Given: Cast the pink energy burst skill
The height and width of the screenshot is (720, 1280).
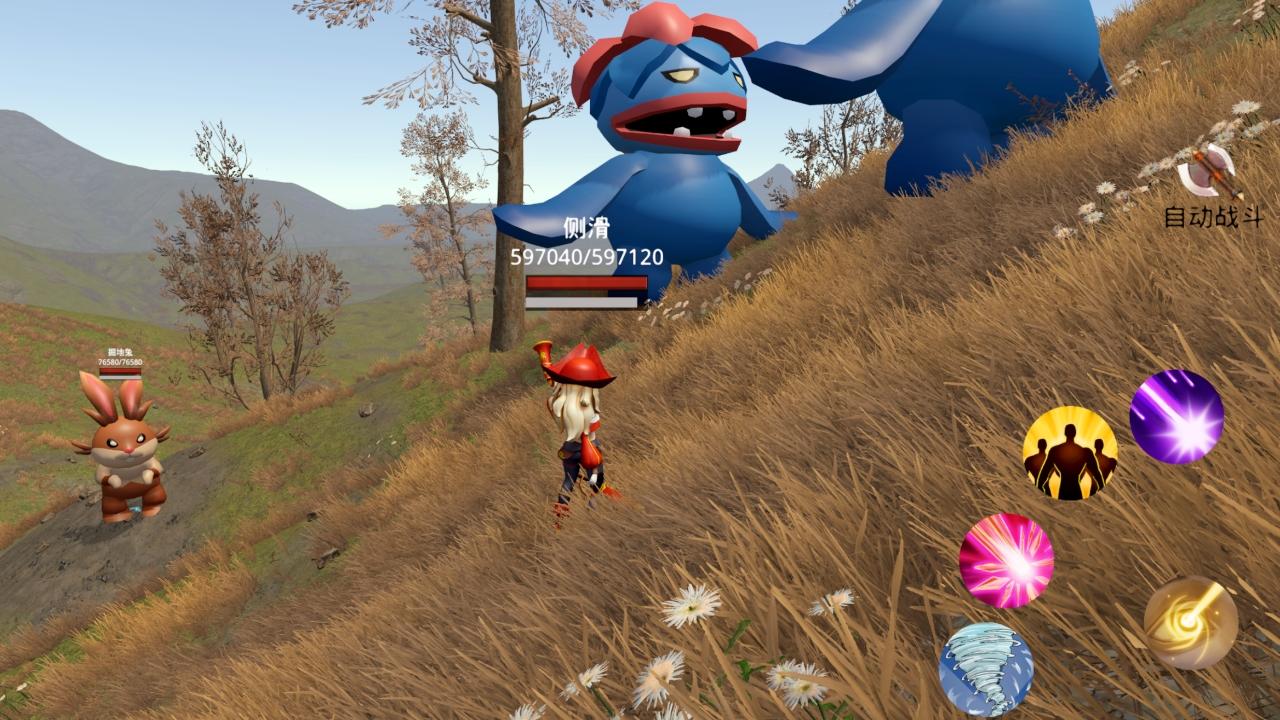Looking at the screenshot, I should [x=1006, y=561].
